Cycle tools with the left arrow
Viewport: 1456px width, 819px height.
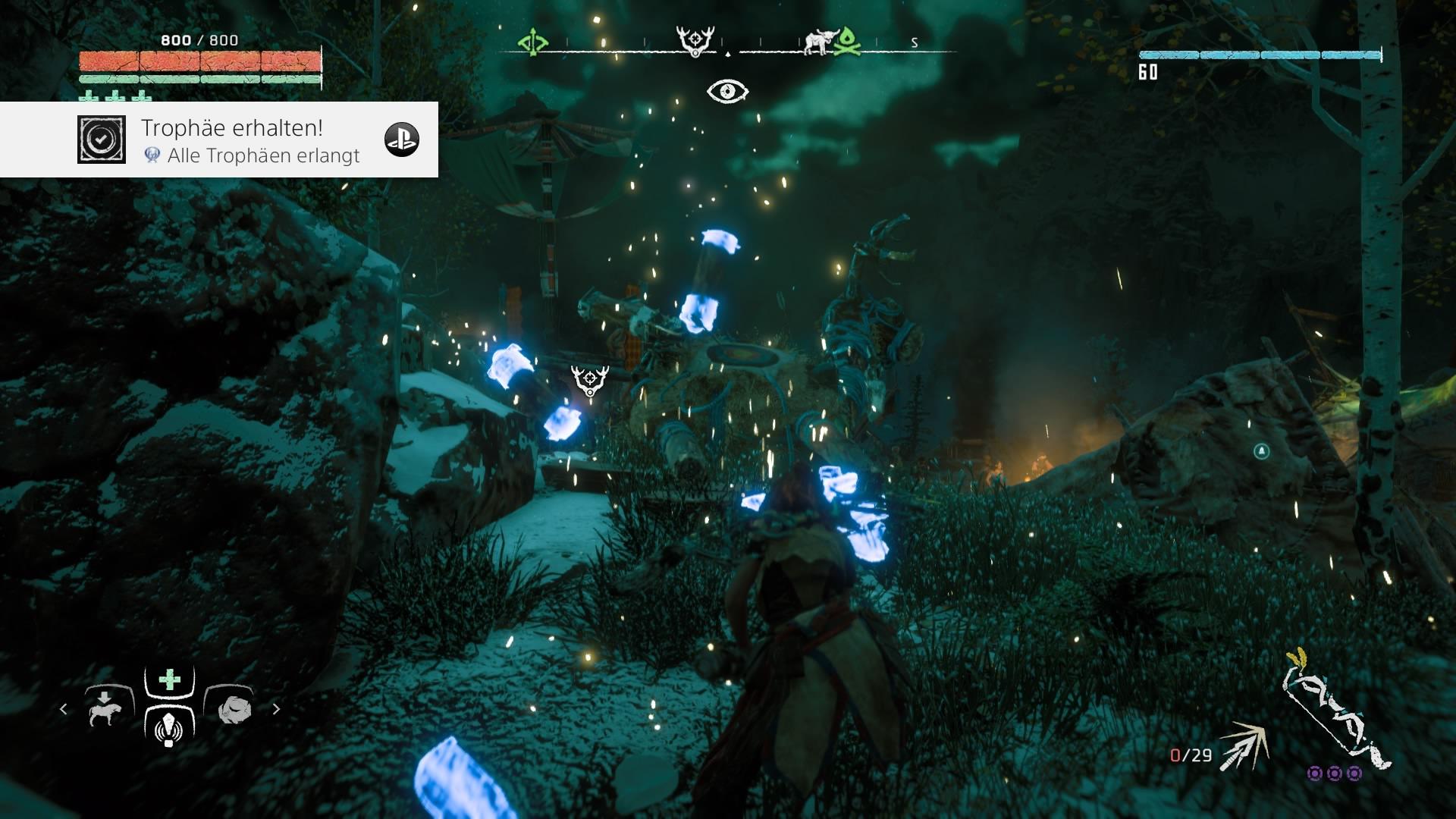(64, 710)
